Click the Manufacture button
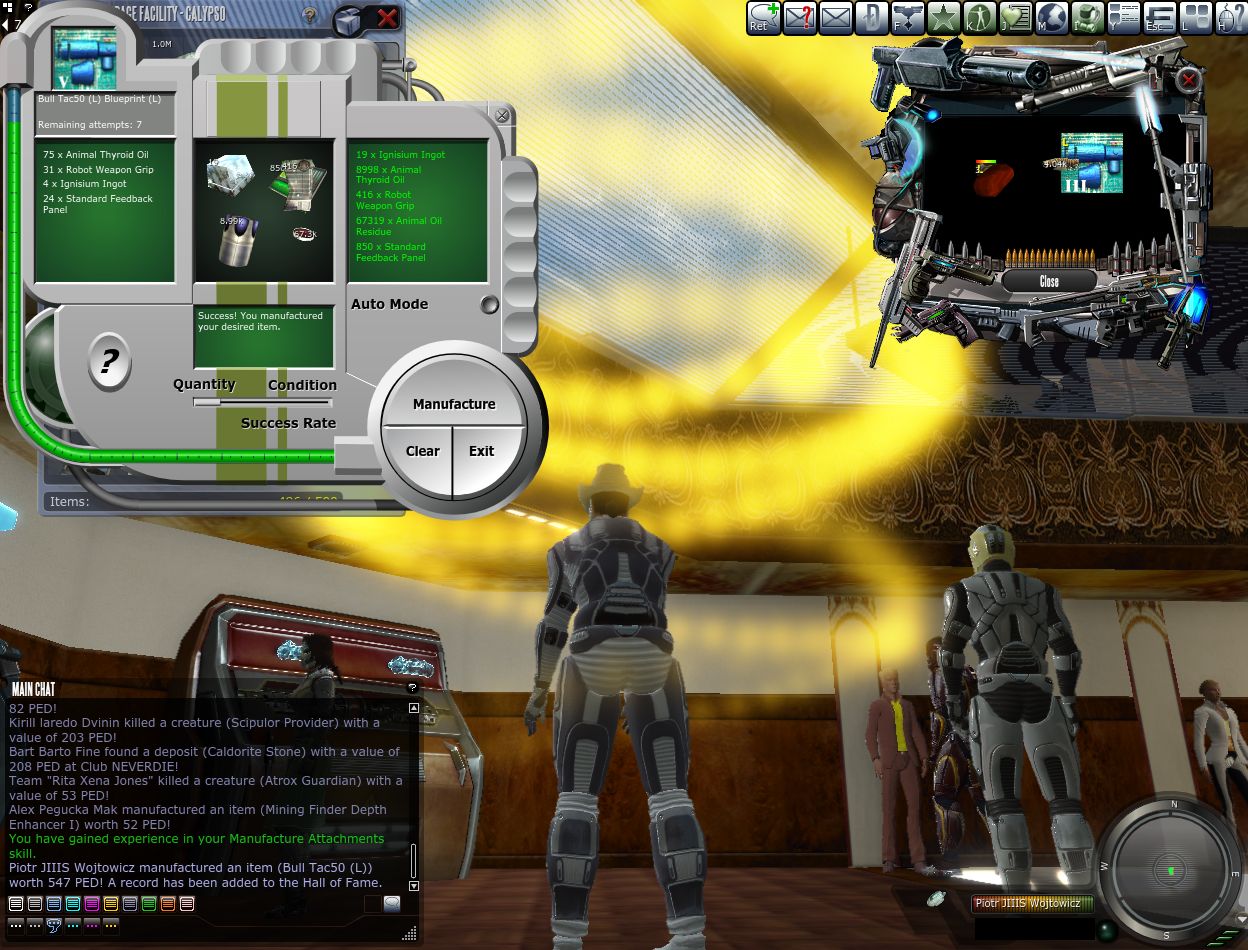This screenshot has width=1248, height=950. [454, 404]
